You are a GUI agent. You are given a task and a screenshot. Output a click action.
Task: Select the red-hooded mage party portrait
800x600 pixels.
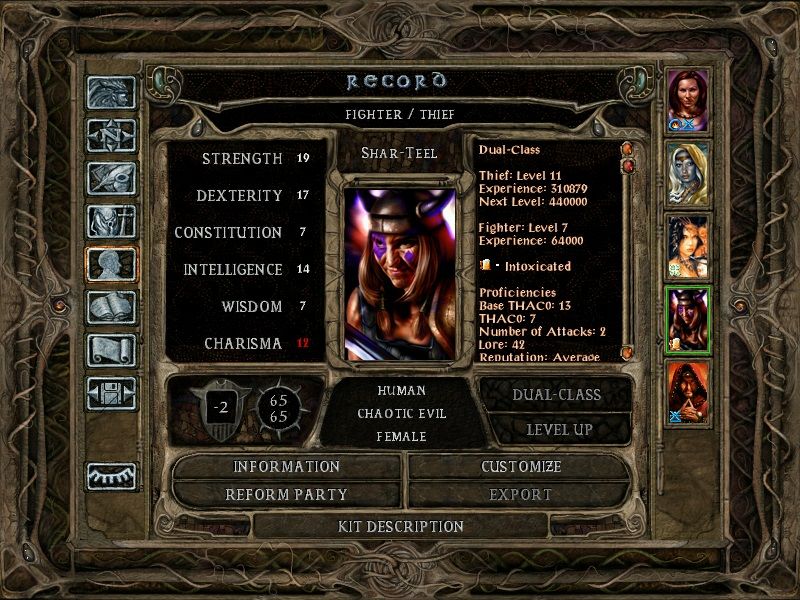tap(688, 393)
